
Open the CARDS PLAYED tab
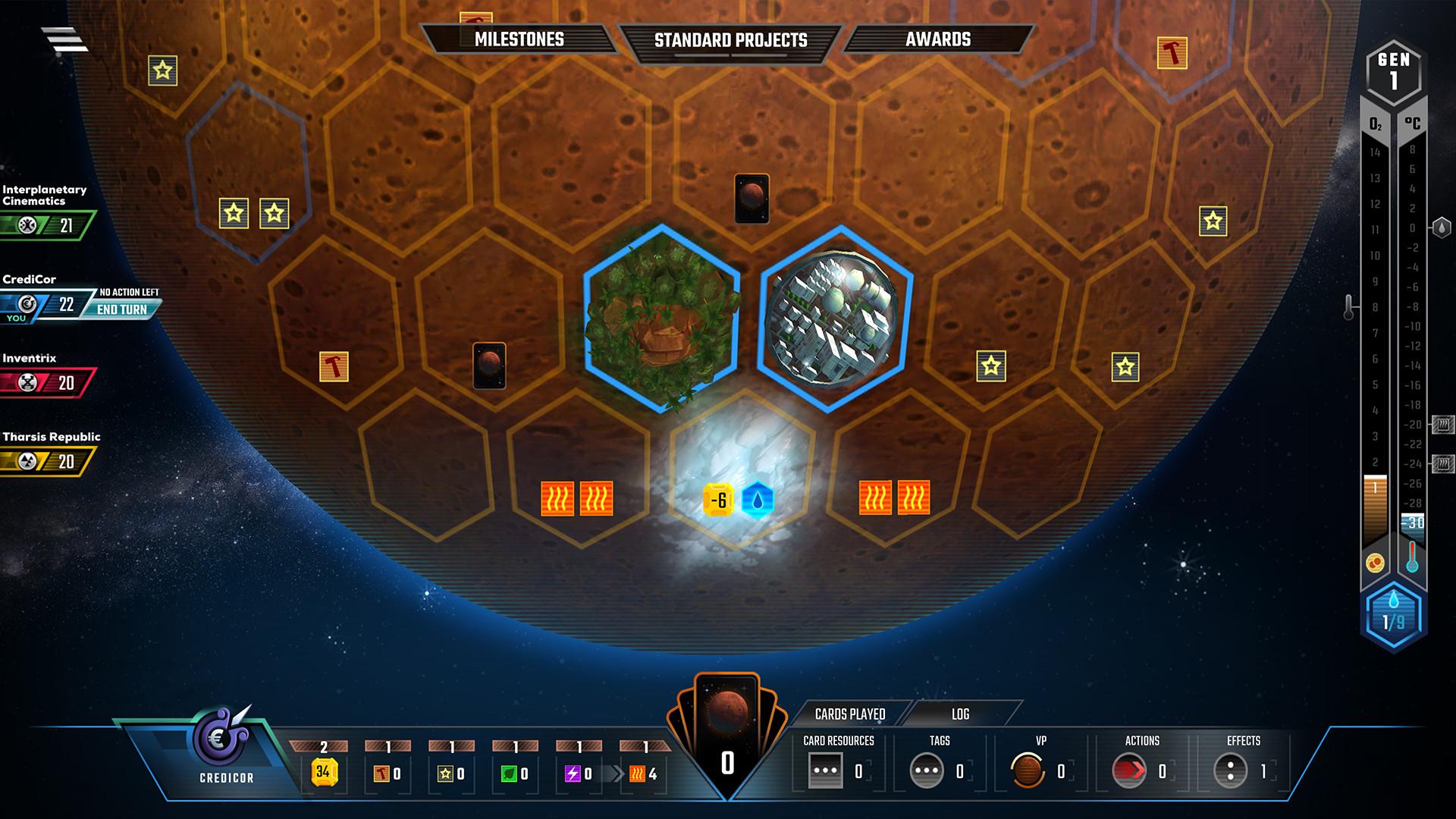click(x=851, y=714)
